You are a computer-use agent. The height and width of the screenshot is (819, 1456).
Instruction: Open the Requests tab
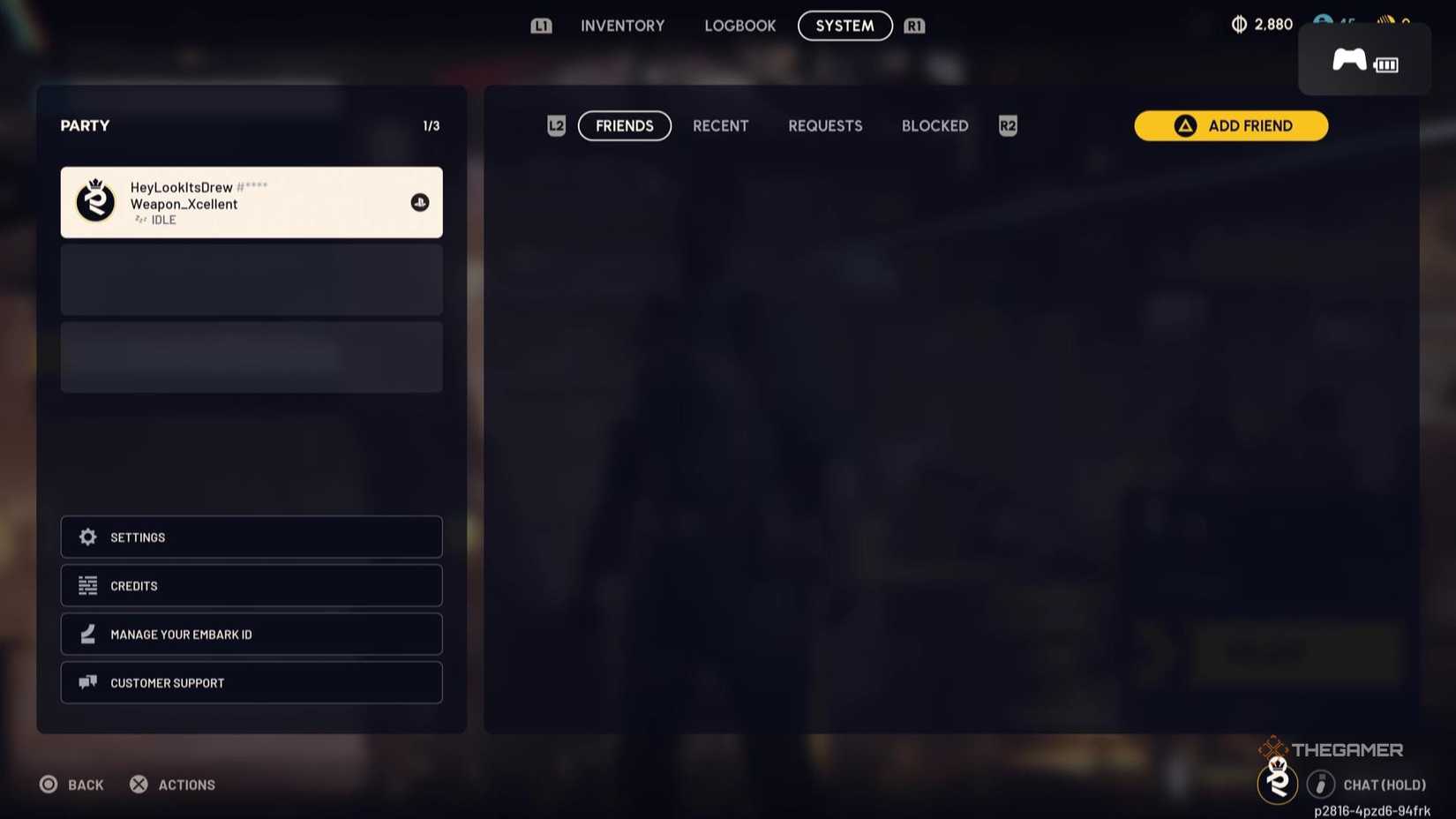tap(824, 125)
